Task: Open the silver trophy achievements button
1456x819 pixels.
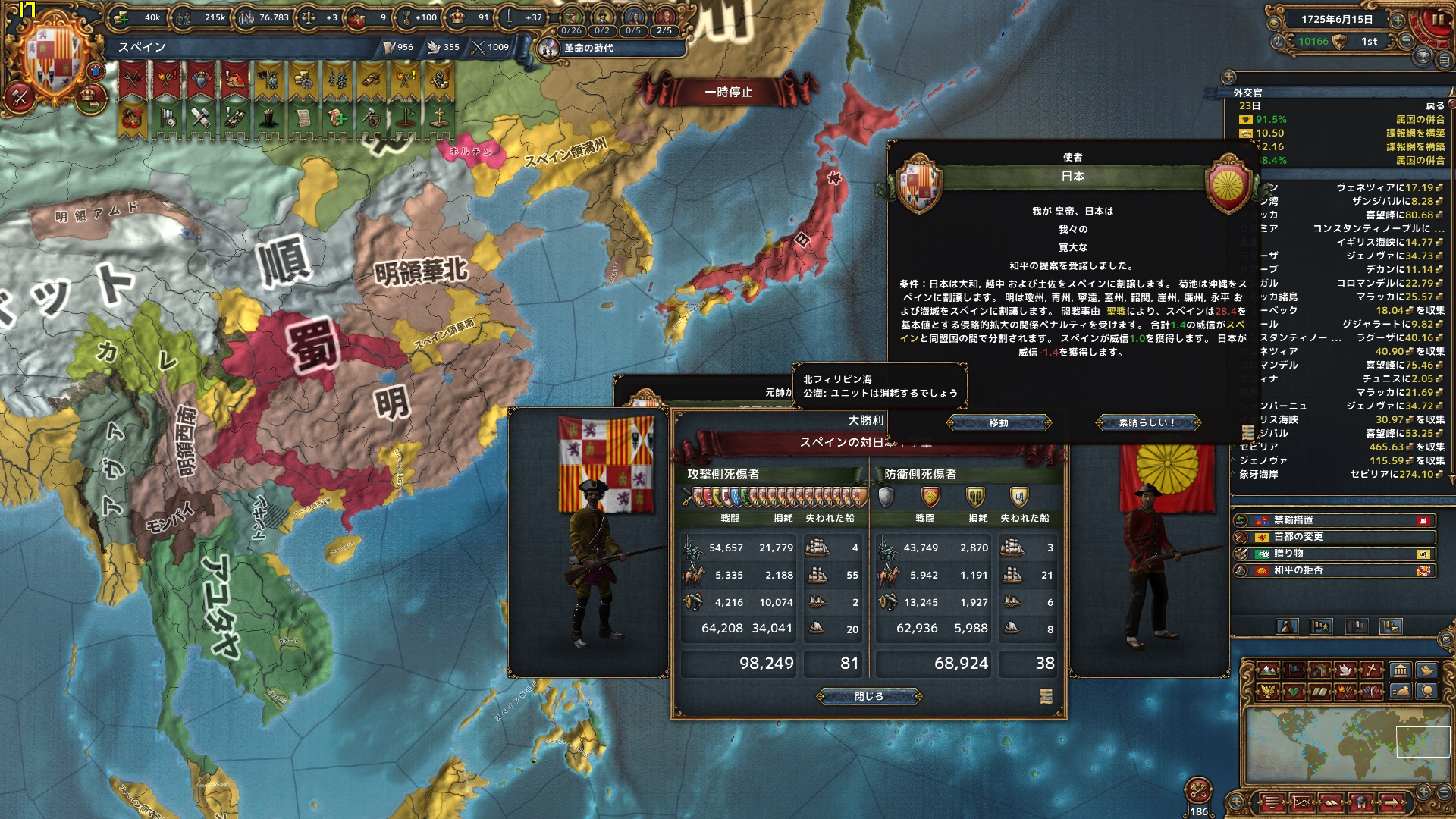Action: coord(1423,56)
